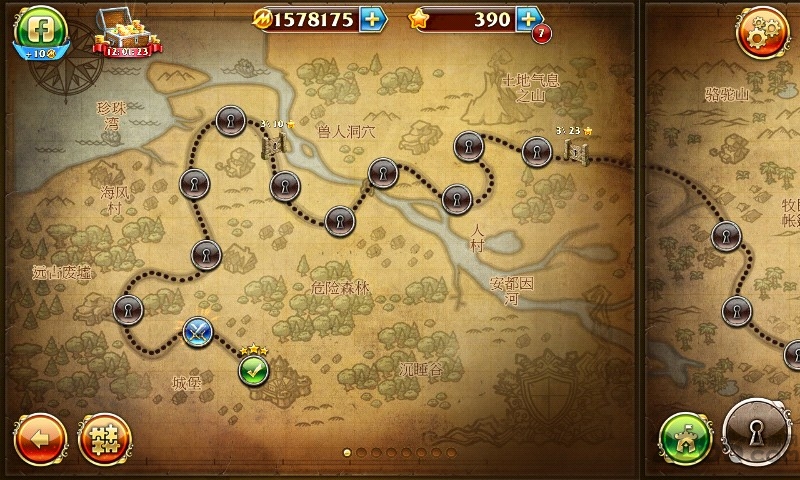Go back with the red arrow button
This screenshot has height=480, width=800.
pyautogui.click(x=40, y=438)
